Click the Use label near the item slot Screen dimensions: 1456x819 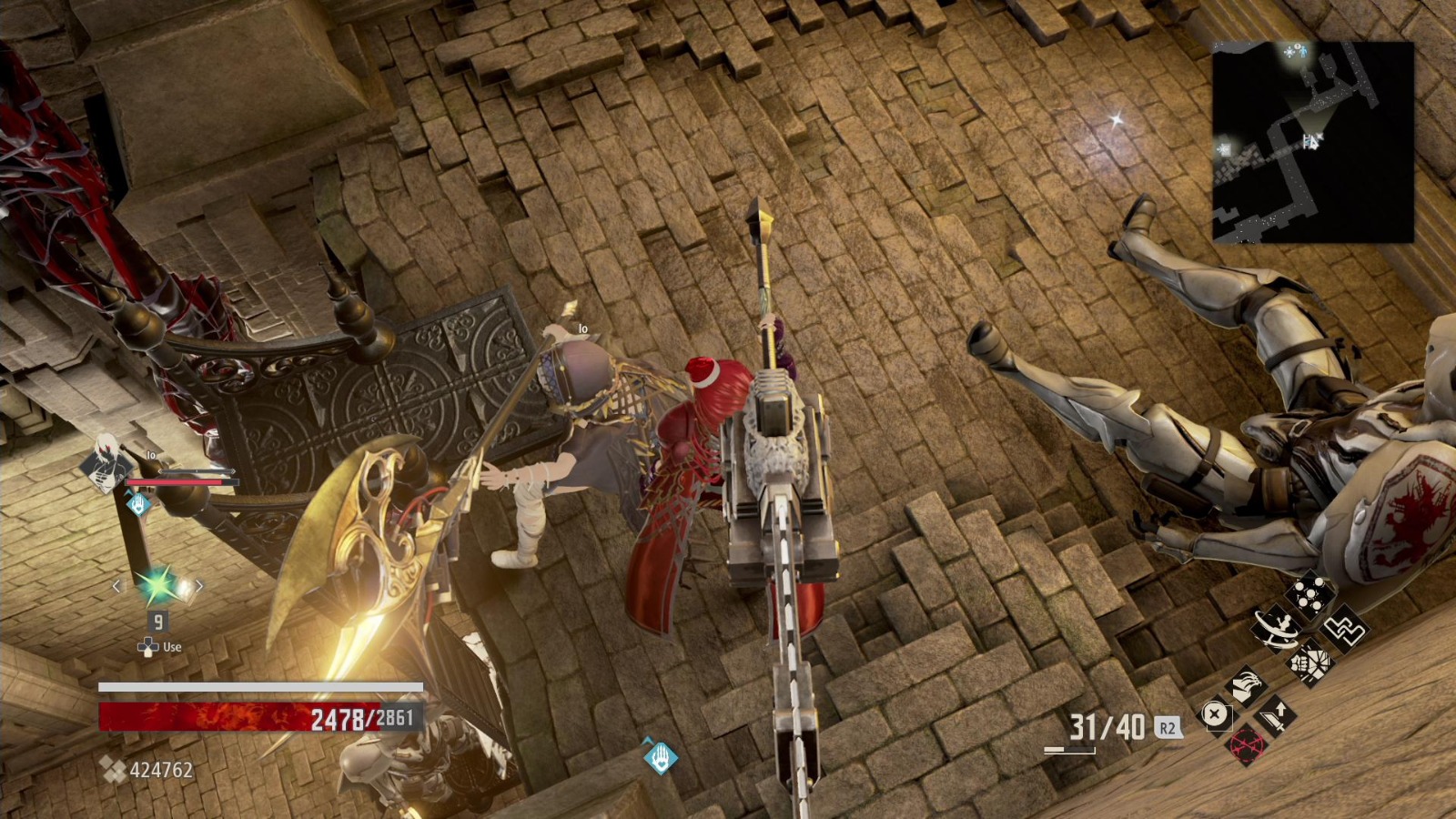click(172, 647)
